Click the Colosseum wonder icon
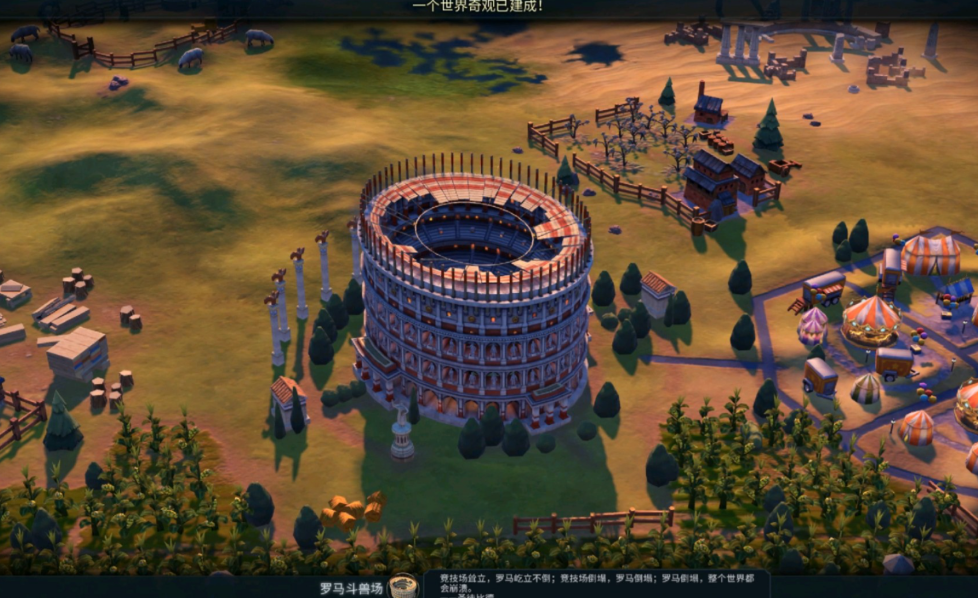978x598 pixels. pos(404,586)
